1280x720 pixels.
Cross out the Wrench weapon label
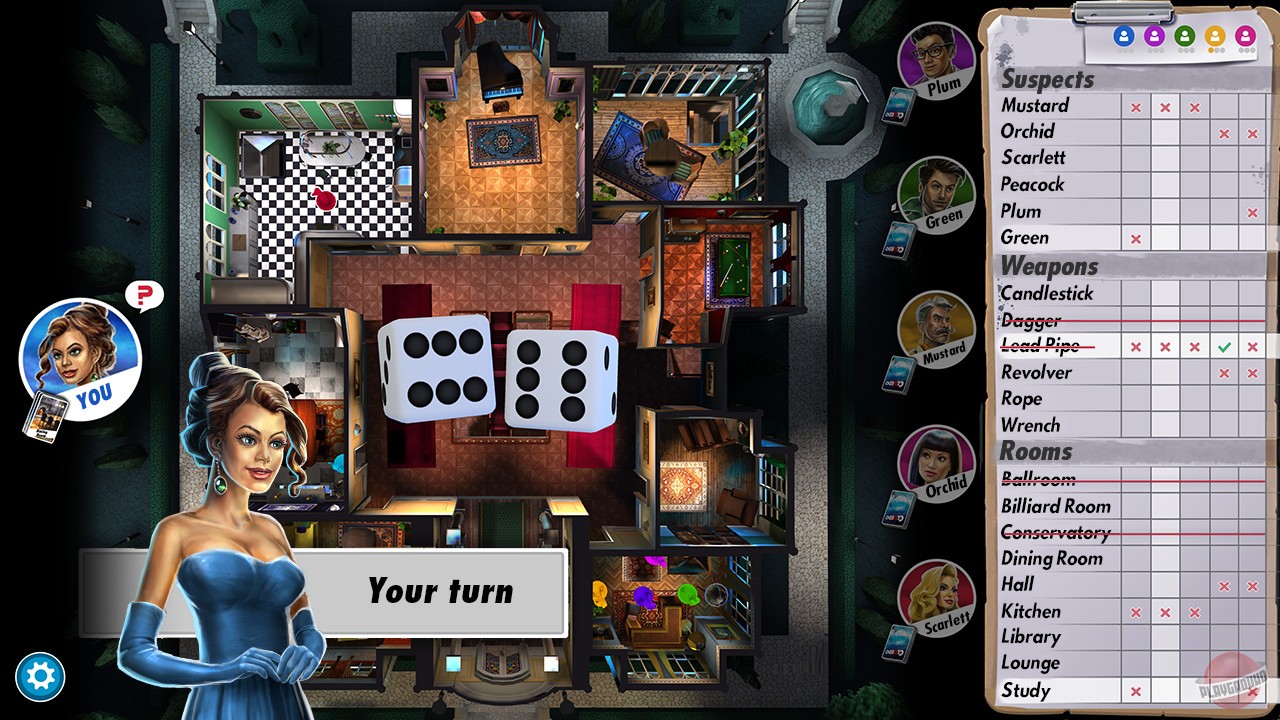[1031, 425]
